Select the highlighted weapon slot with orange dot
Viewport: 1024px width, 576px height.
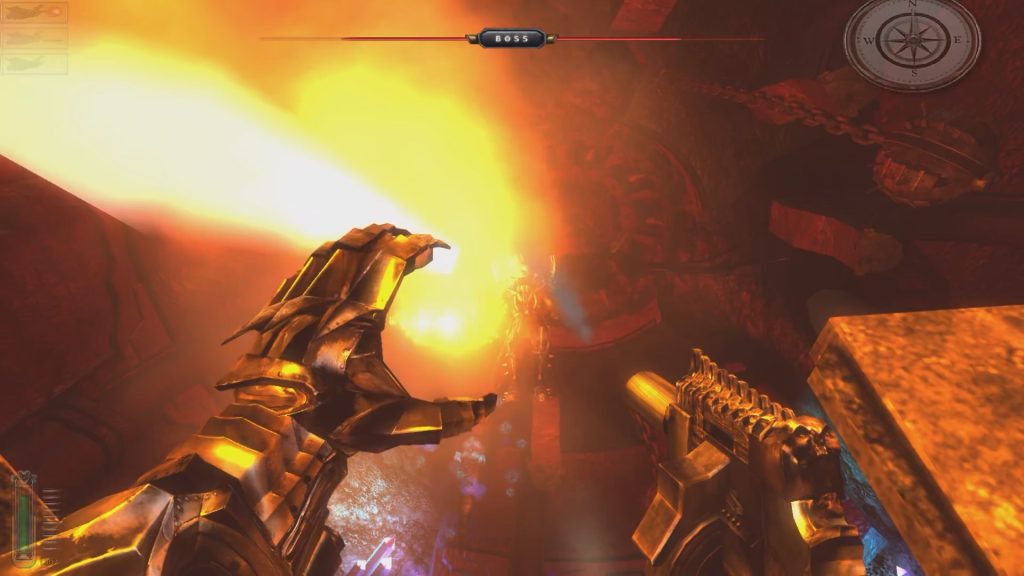(x=35, y=13)
